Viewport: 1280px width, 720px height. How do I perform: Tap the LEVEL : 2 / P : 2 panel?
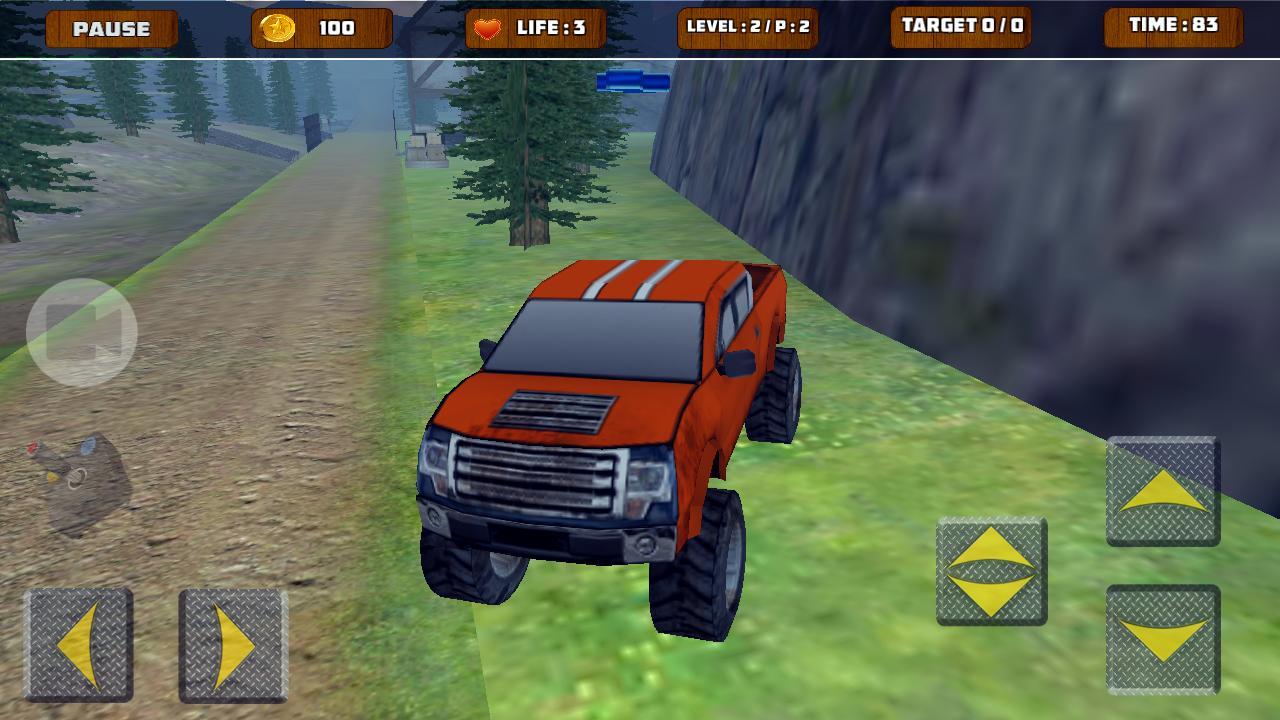750,28
